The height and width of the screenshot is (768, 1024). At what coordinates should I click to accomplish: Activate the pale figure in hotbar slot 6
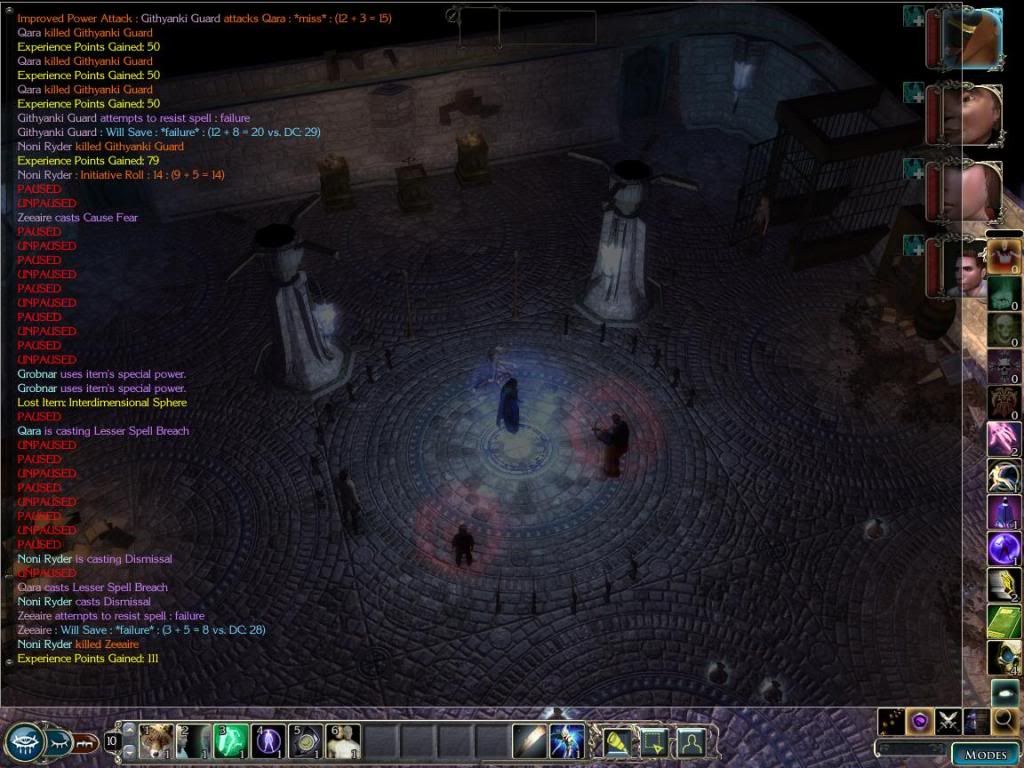click(x=343, y=741)
